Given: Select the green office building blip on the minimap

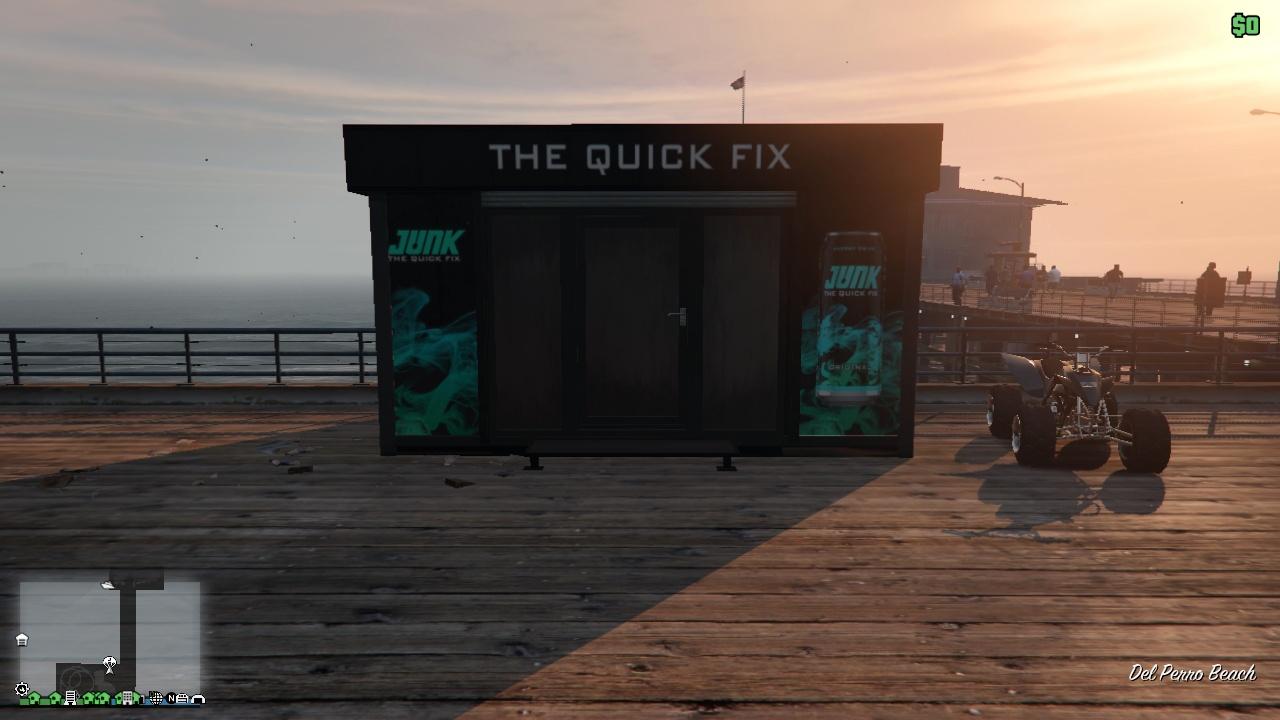Looking at the screenshot, I should [x=127, y=698].
